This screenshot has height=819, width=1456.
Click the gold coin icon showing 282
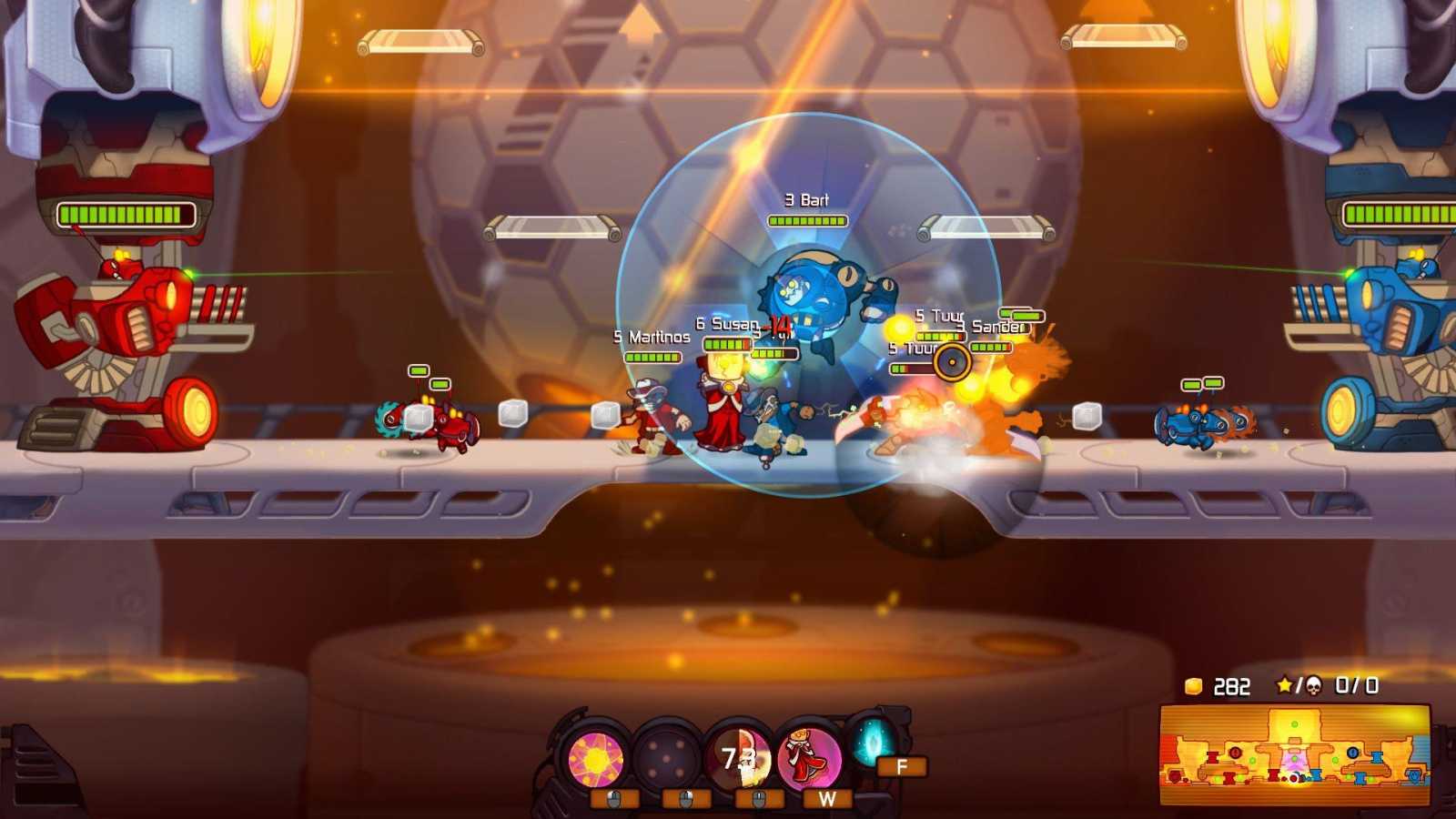[1193, 685]
